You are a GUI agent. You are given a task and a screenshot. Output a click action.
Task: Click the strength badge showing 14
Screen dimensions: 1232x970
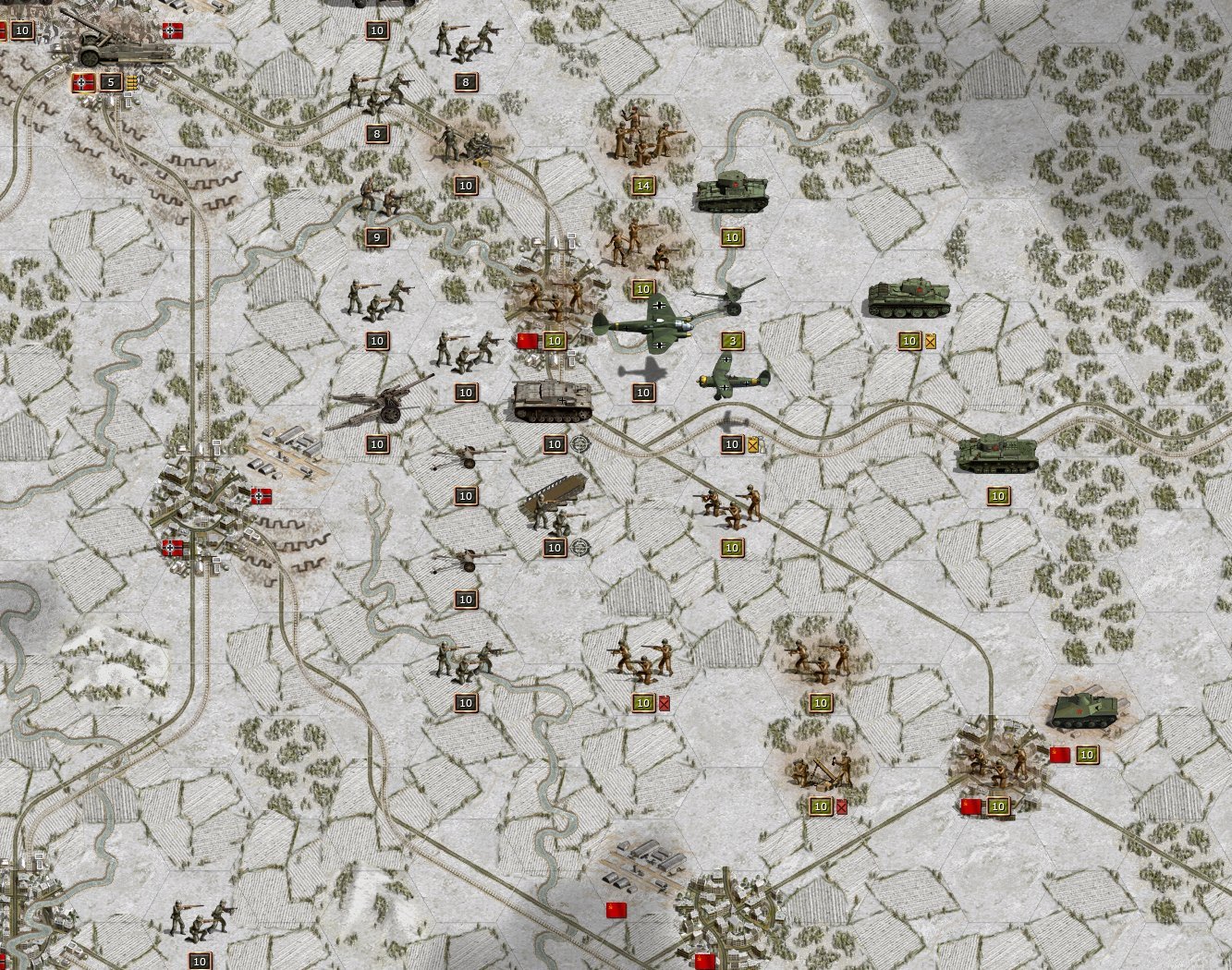(x=644, y=183)
